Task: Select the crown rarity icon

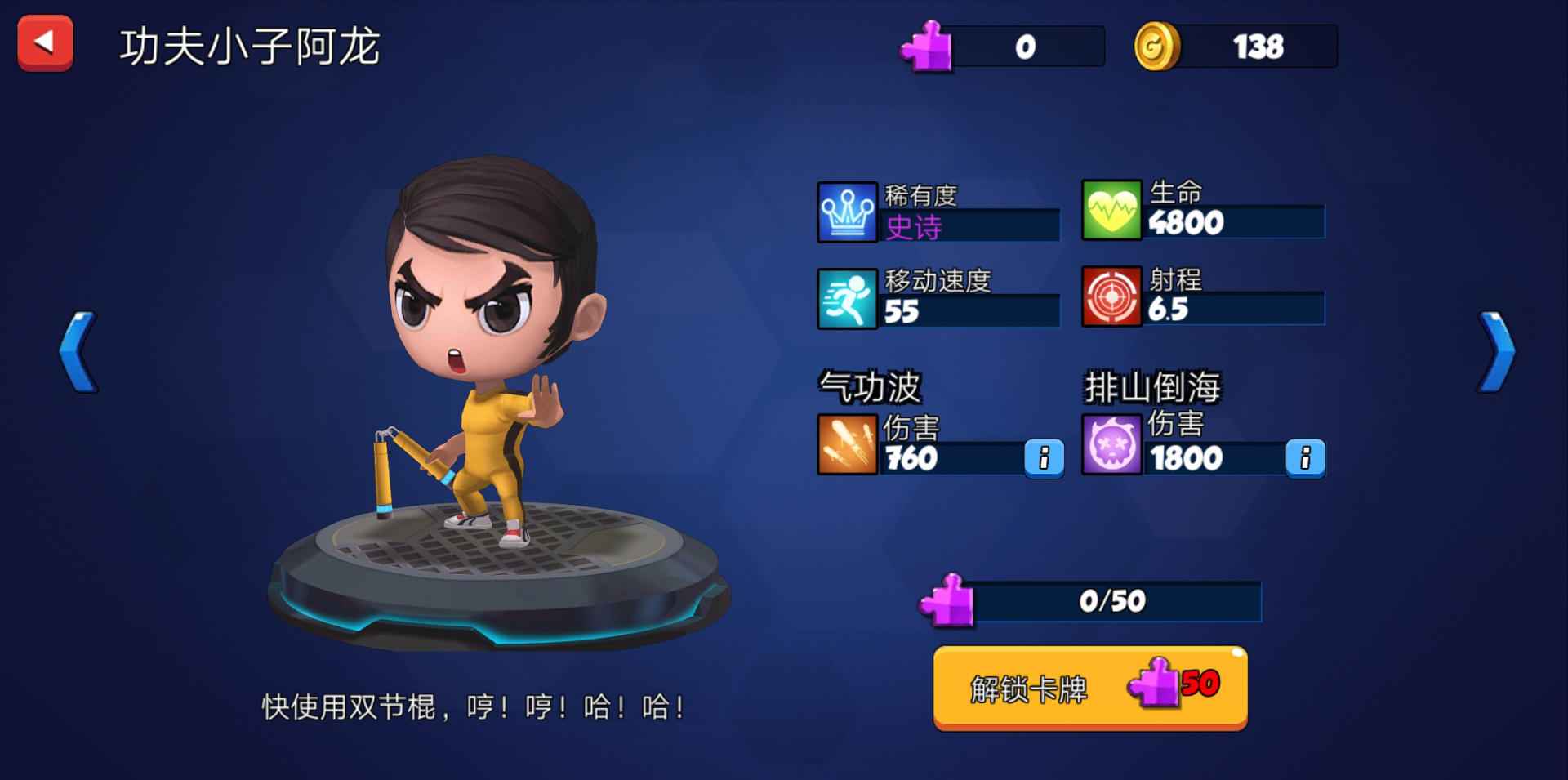Action: tap(848, 212)
